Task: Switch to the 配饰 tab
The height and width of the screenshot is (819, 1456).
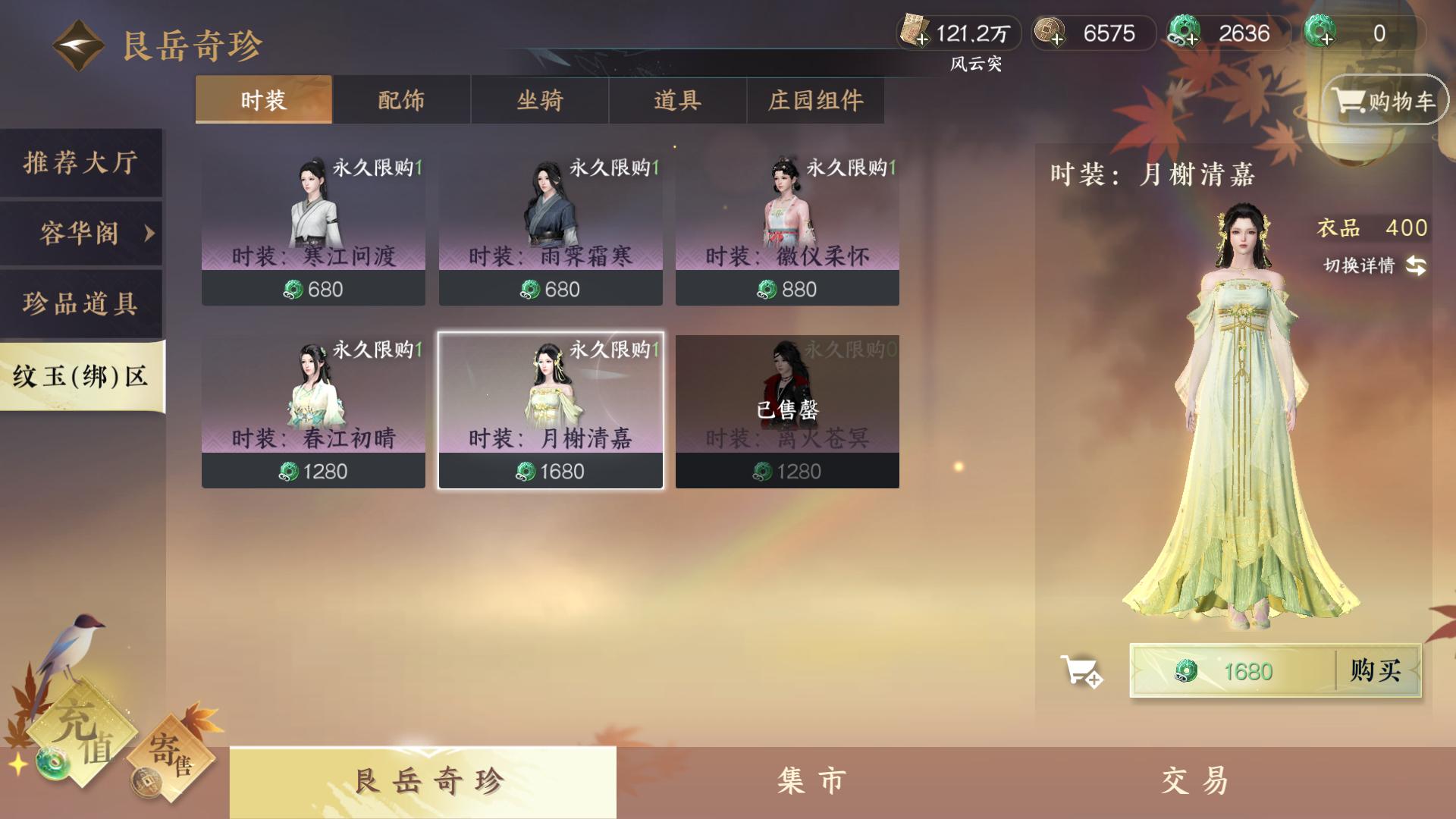Action: (400, 99)
